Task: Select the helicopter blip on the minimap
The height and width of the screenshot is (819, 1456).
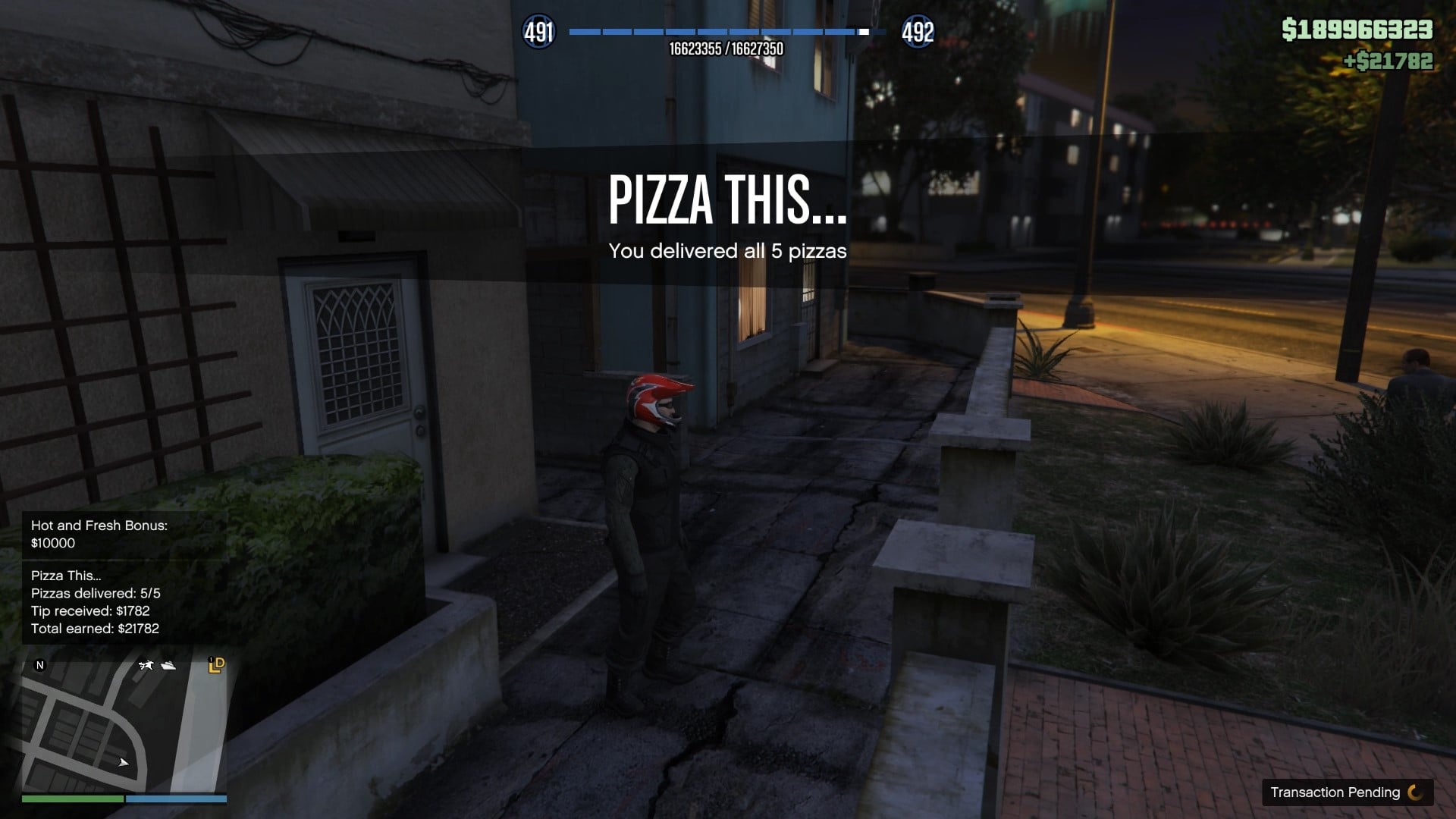Action: 146,665
